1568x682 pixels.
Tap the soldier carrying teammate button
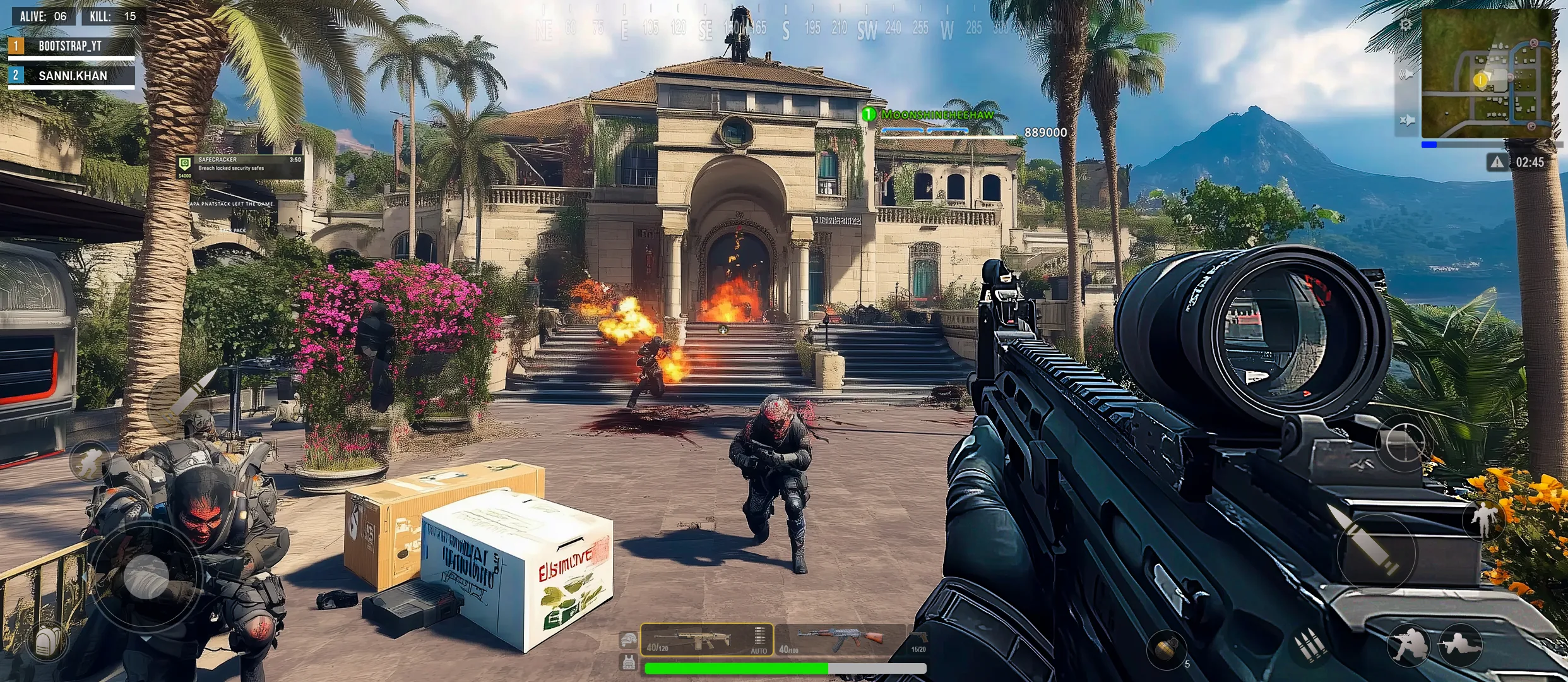[1483, 519]
